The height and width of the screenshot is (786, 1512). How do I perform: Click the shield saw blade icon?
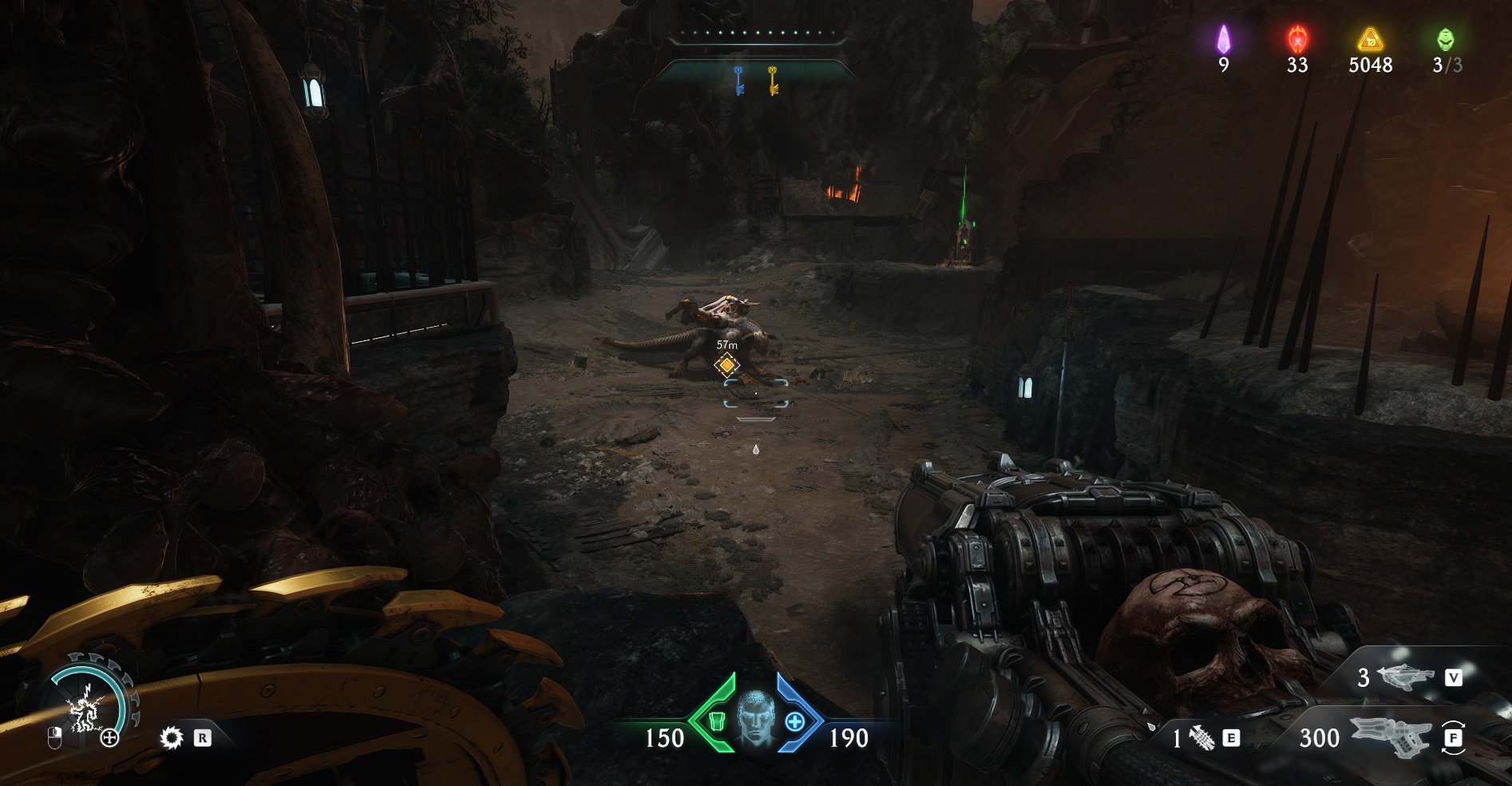click(171, 738)
